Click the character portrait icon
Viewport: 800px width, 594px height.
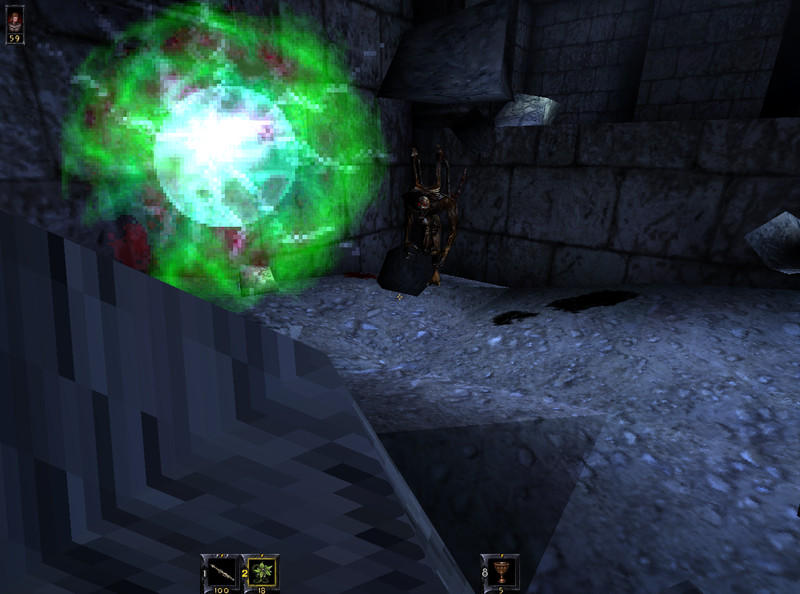15,19
